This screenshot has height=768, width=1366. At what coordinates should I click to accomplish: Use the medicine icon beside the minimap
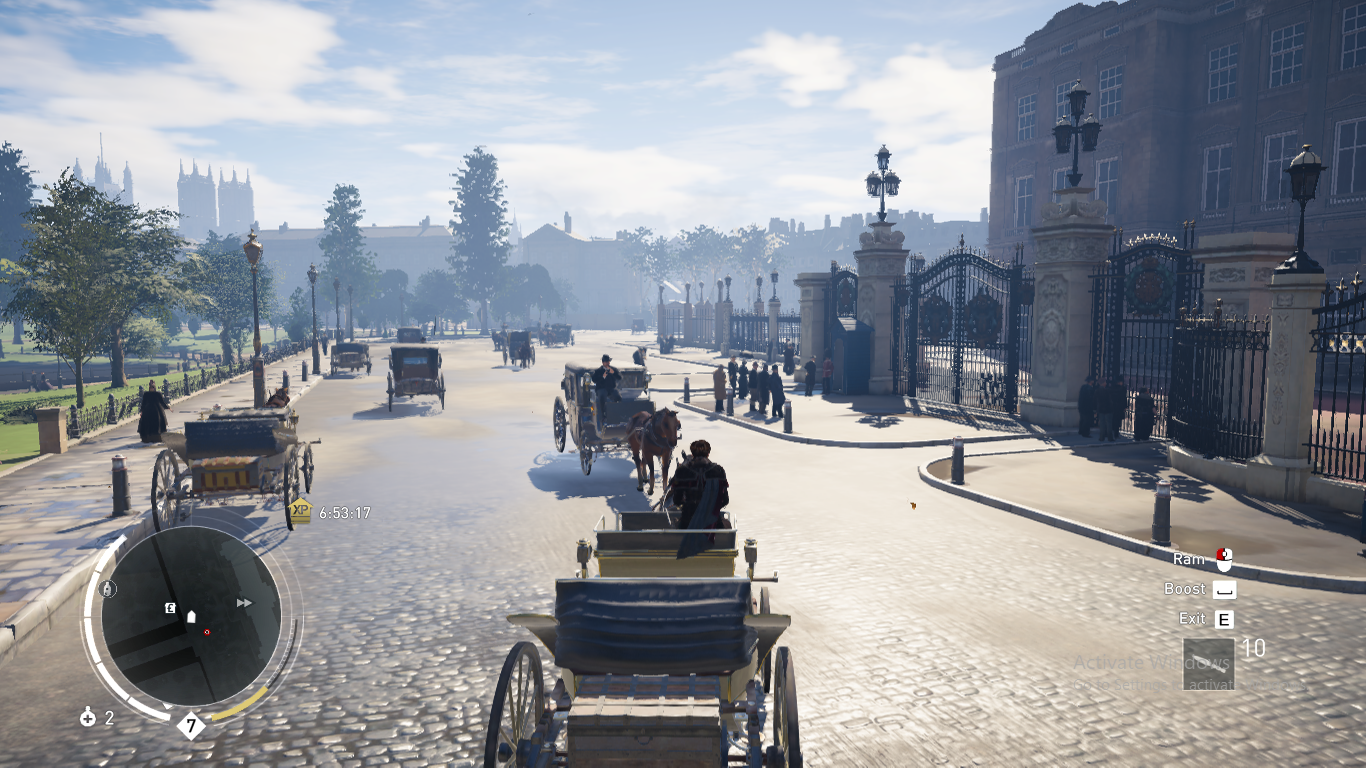pos(88,717)
